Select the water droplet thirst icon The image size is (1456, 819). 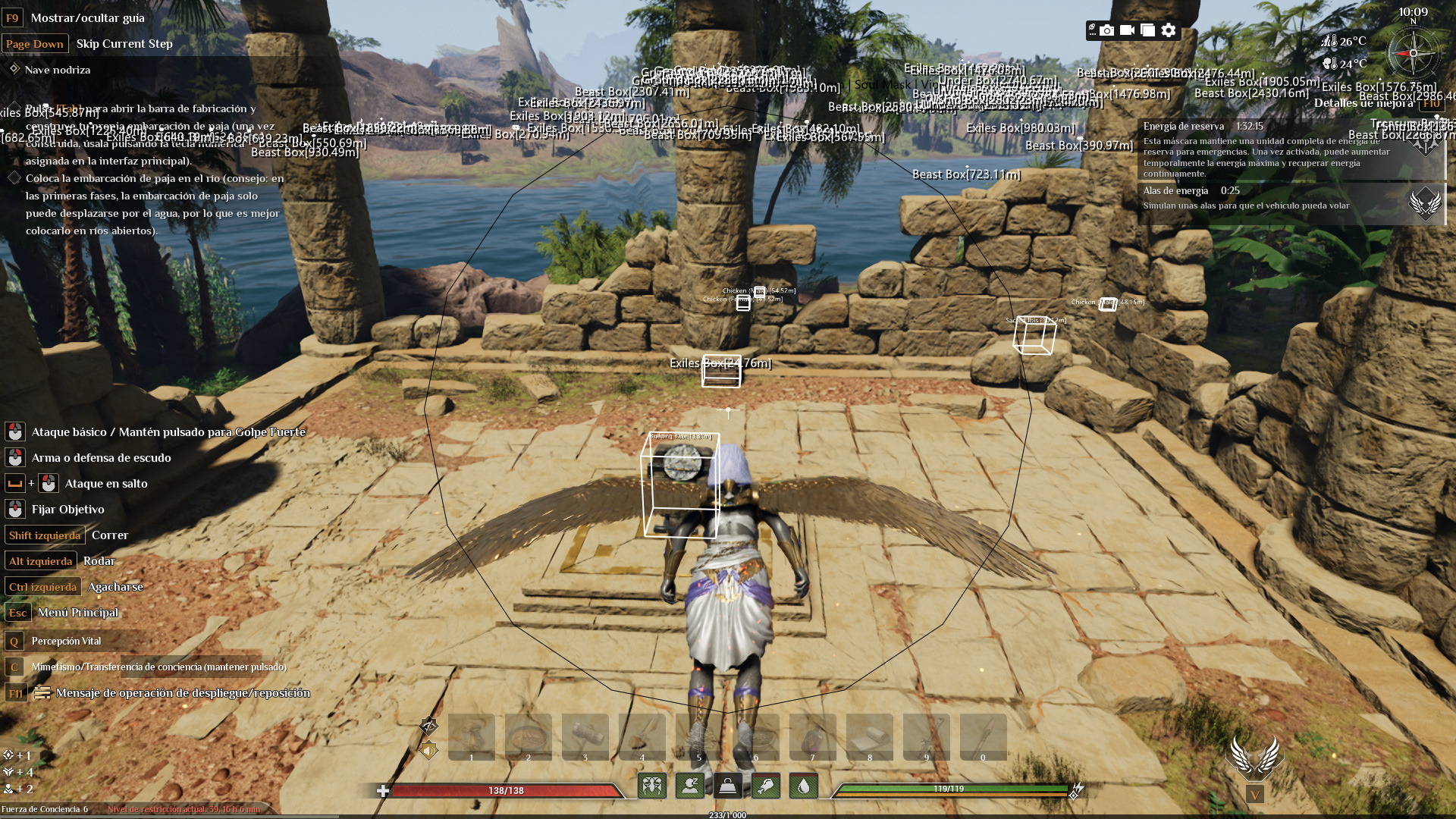tap(804, 786)
